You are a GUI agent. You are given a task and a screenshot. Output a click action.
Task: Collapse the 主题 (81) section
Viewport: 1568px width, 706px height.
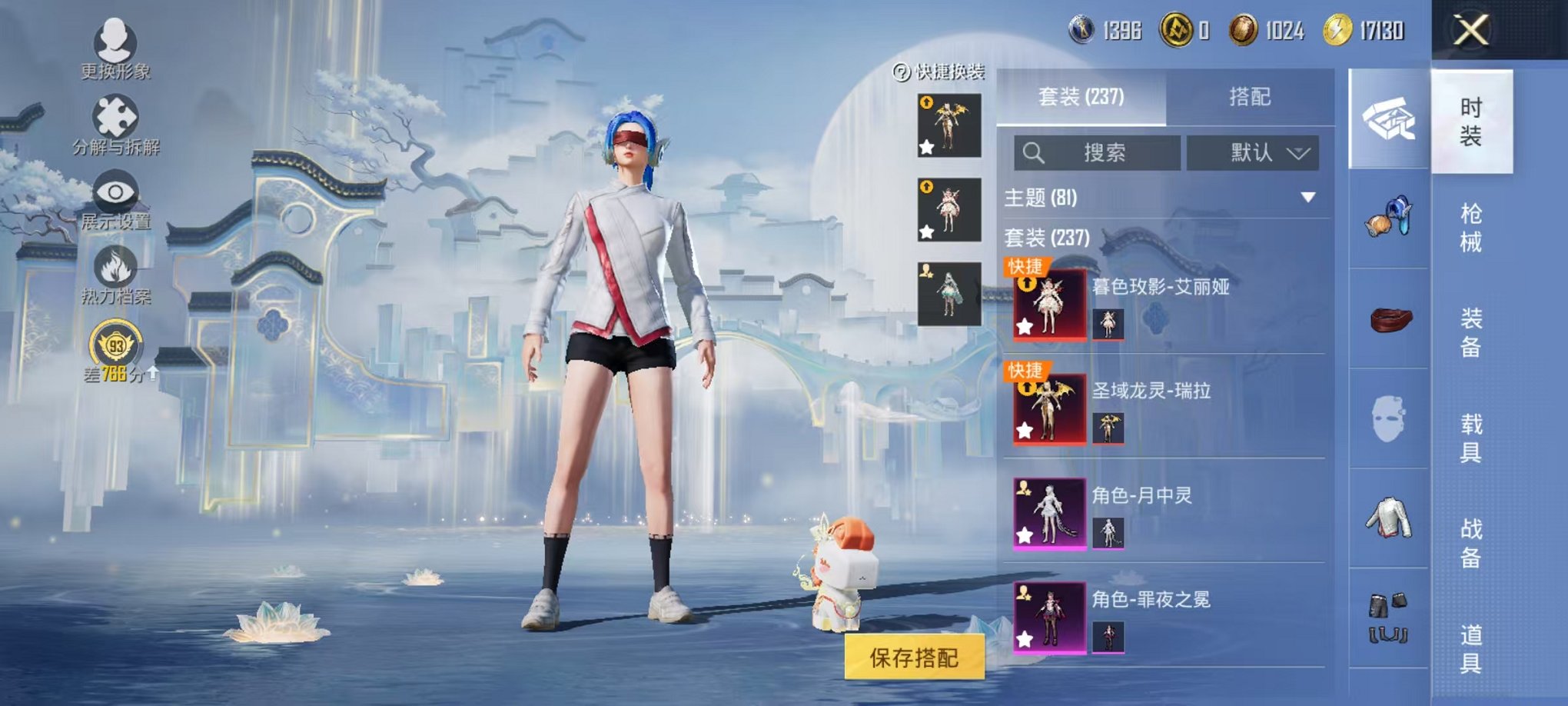click(x=1308, y=196)
